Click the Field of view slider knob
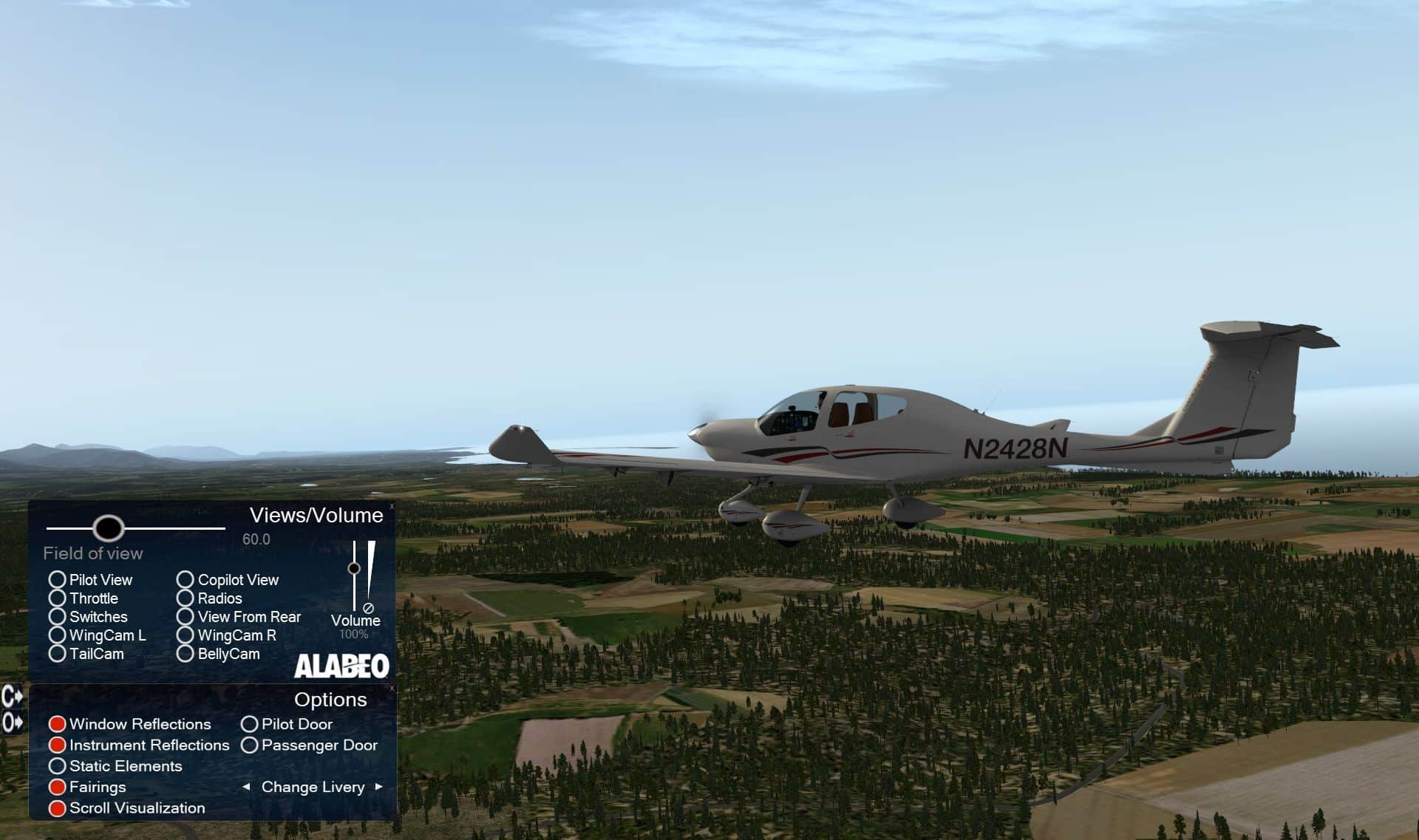Image resolution: width=1419 pixels, height=840 pixels. tap(109, 528)
